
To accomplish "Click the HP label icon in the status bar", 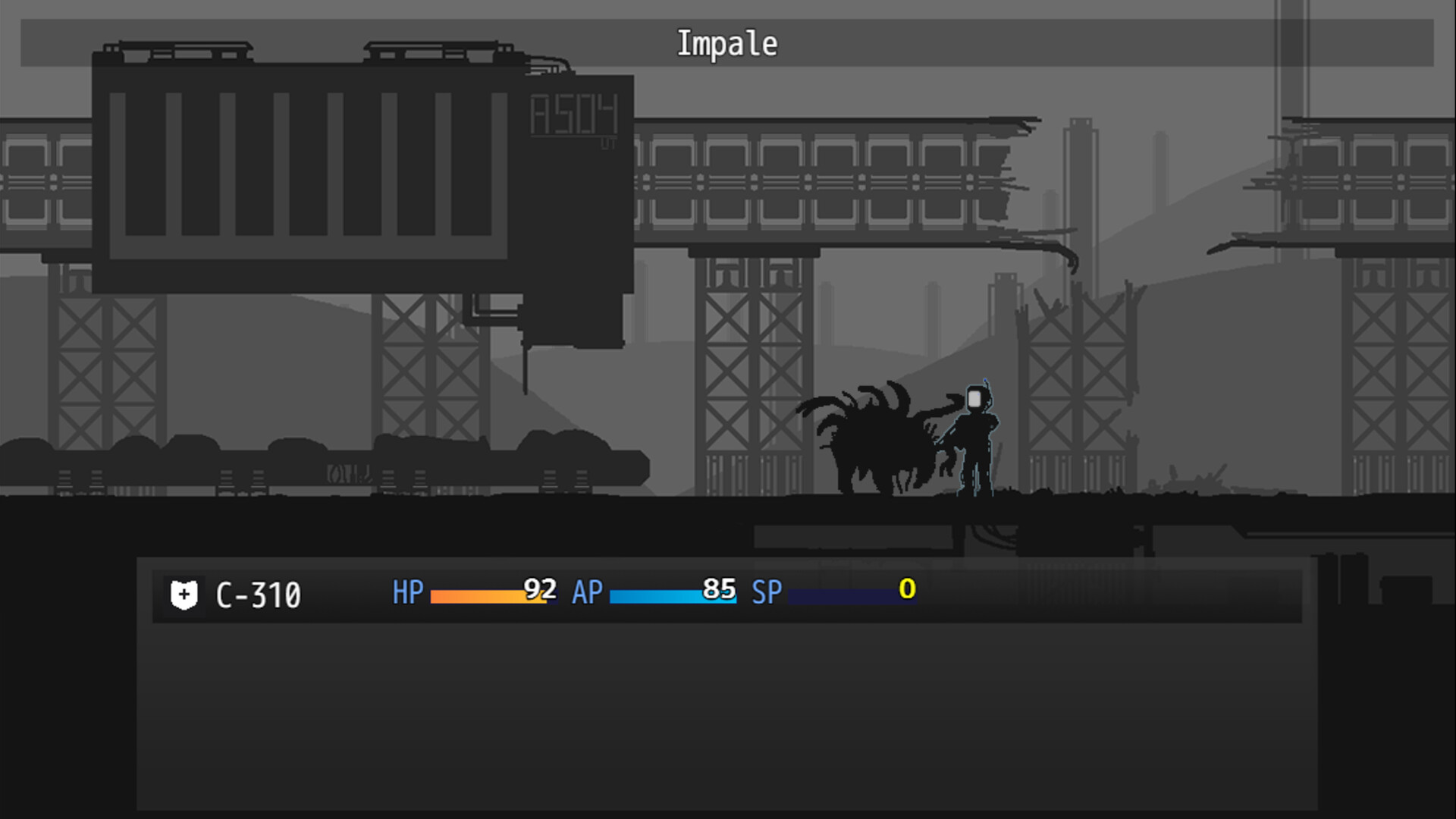I will tap(406, 594).
